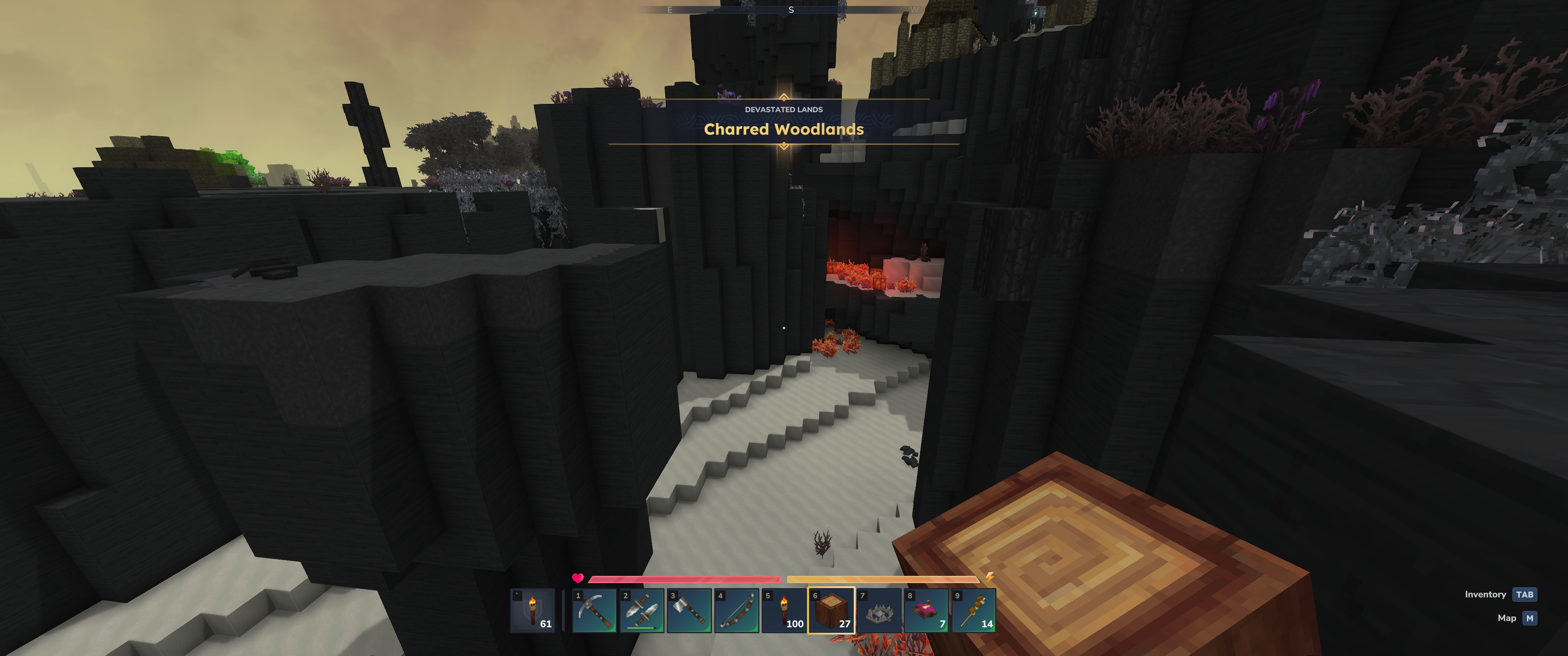Select the off-hand torch slot holding 61
The image size is (1568, 656).
[532, 610]
